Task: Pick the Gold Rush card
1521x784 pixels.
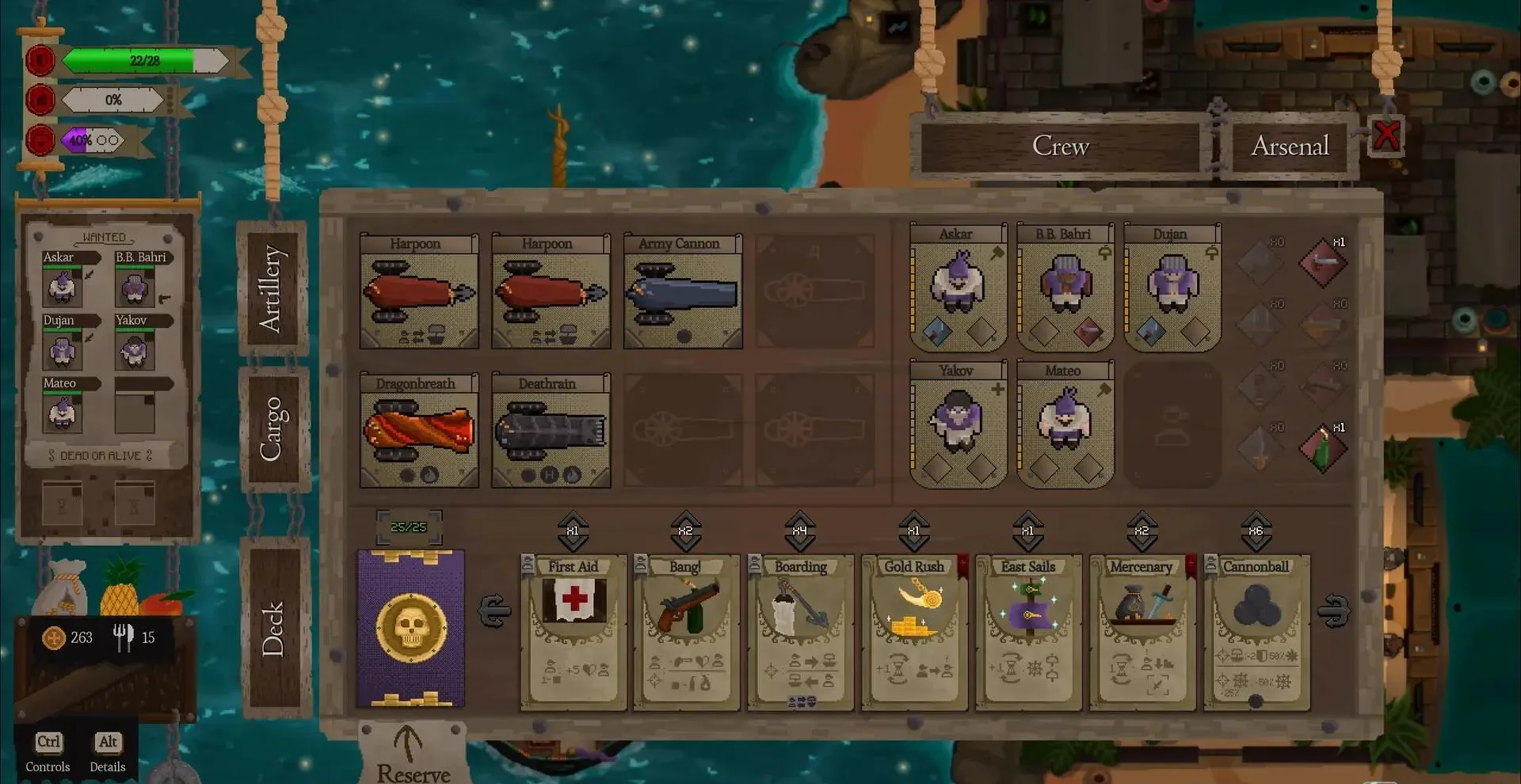Action: 914,631
